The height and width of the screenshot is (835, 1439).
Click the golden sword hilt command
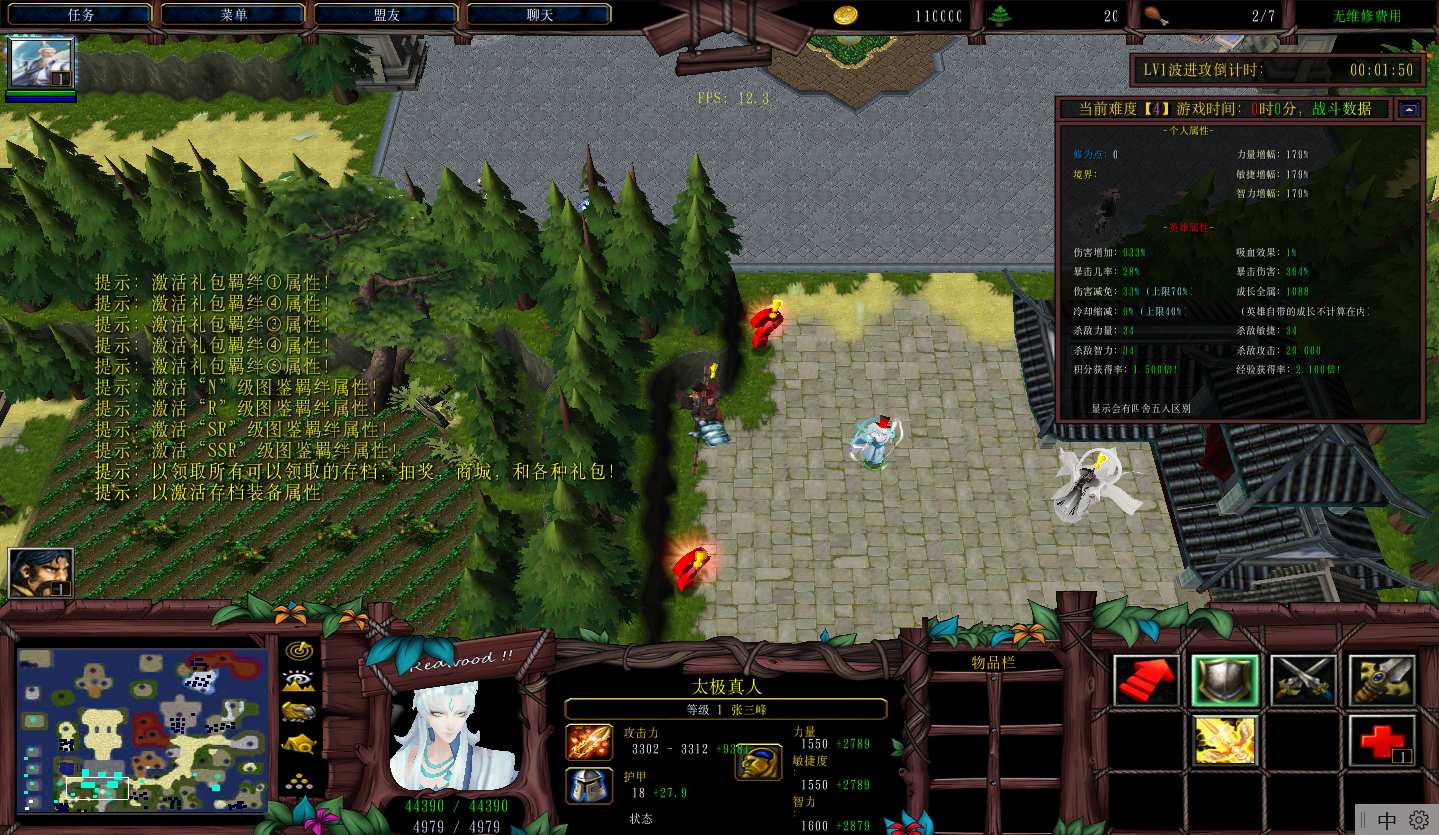1381,681
